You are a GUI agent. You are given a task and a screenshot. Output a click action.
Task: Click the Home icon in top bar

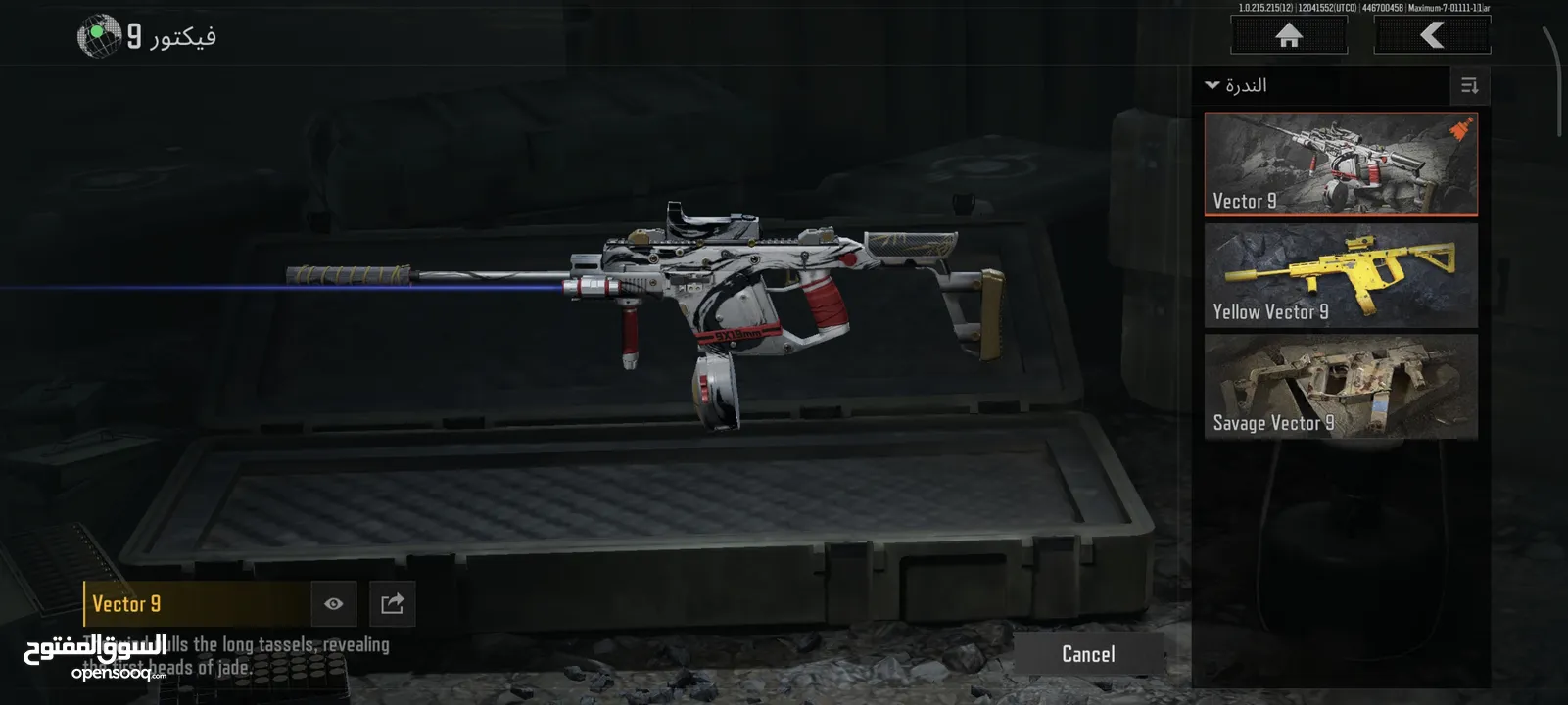click(1288, 34)
